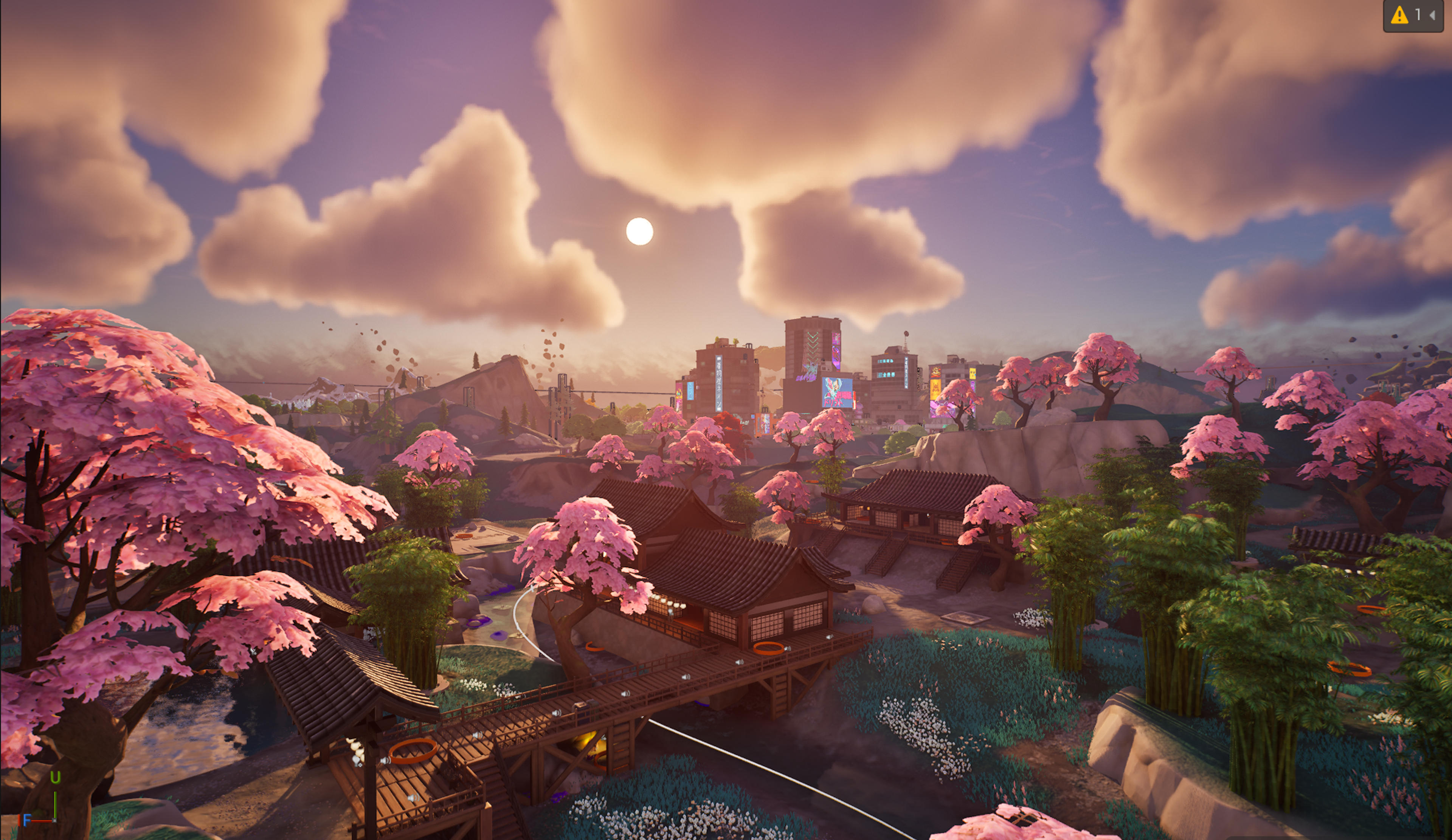Expand warnings with the small arrow
Screen dimensions: 1452x840
click(x=1432, y=15)
